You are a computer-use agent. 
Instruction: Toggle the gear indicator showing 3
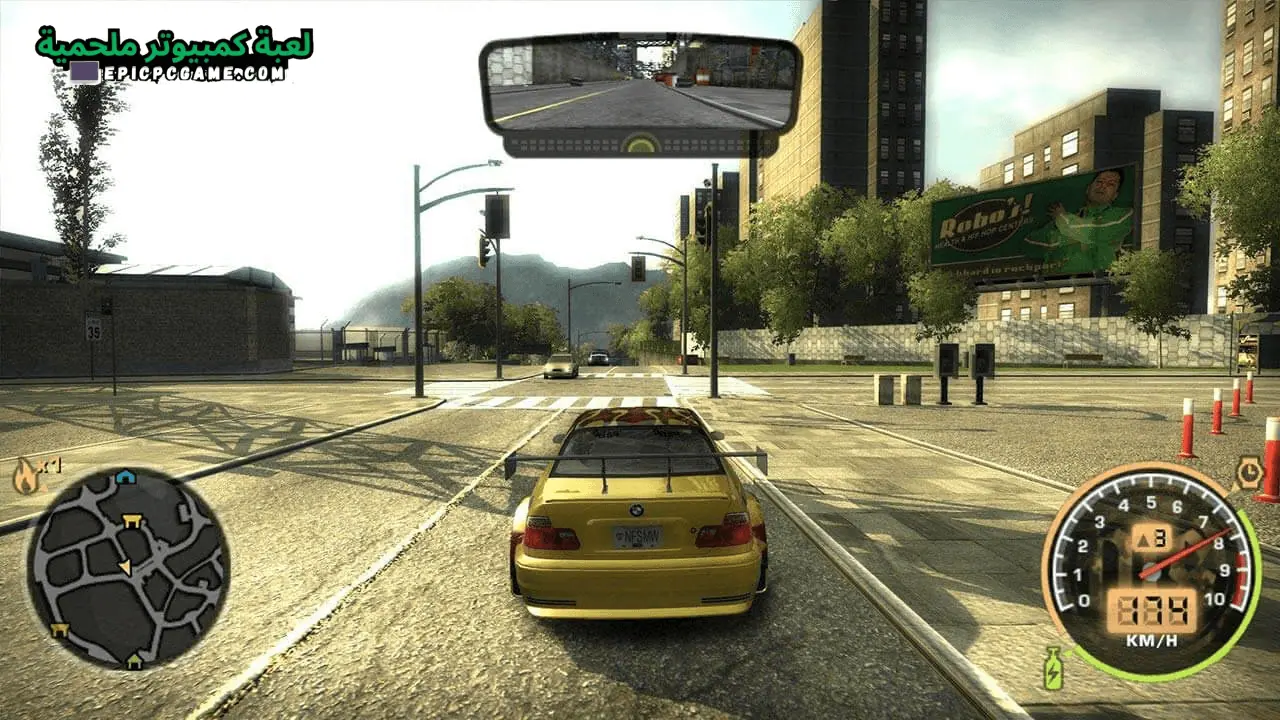click(1152, 537)
